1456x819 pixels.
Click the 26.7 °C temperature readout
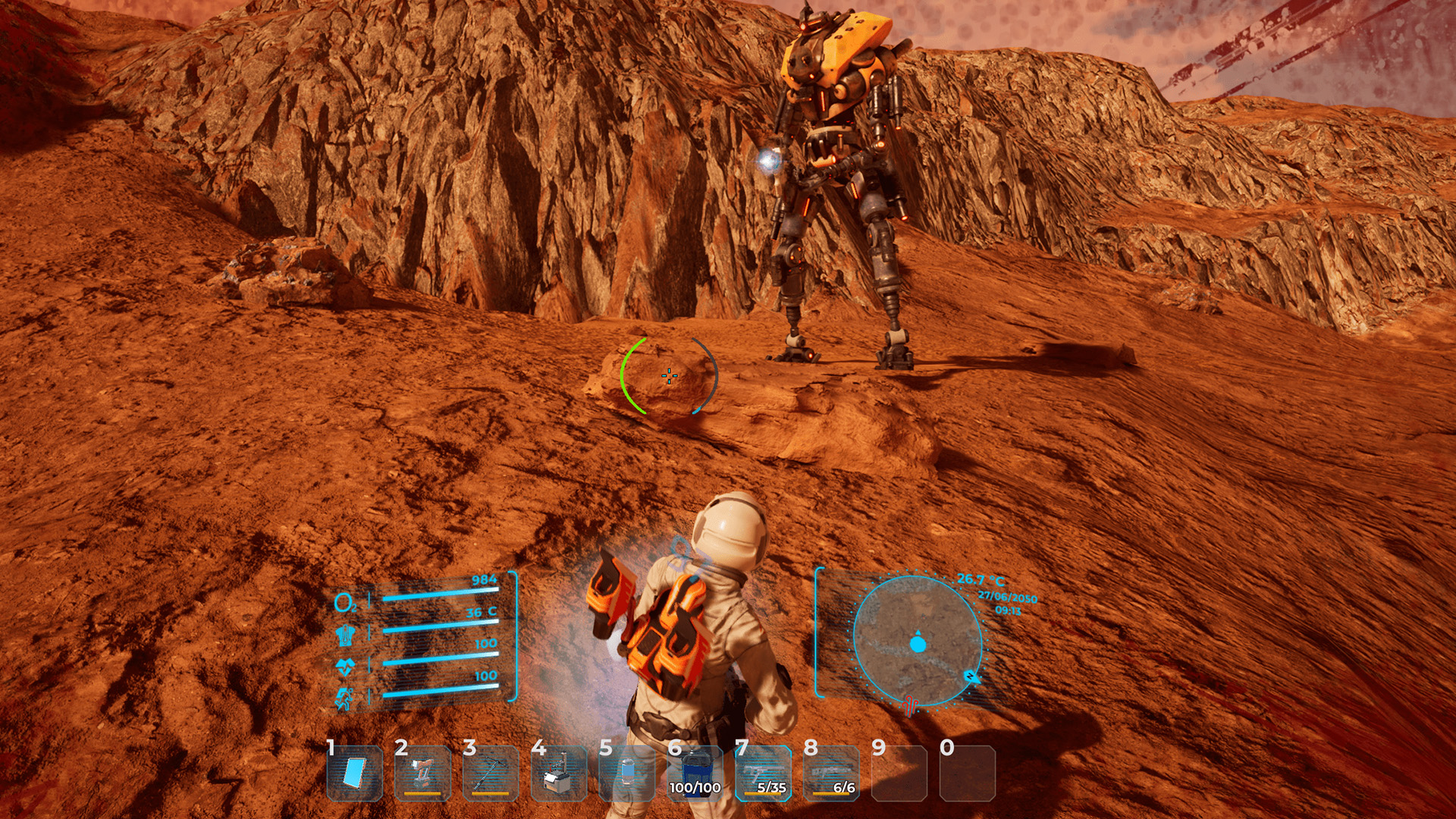tap(981, 579)
